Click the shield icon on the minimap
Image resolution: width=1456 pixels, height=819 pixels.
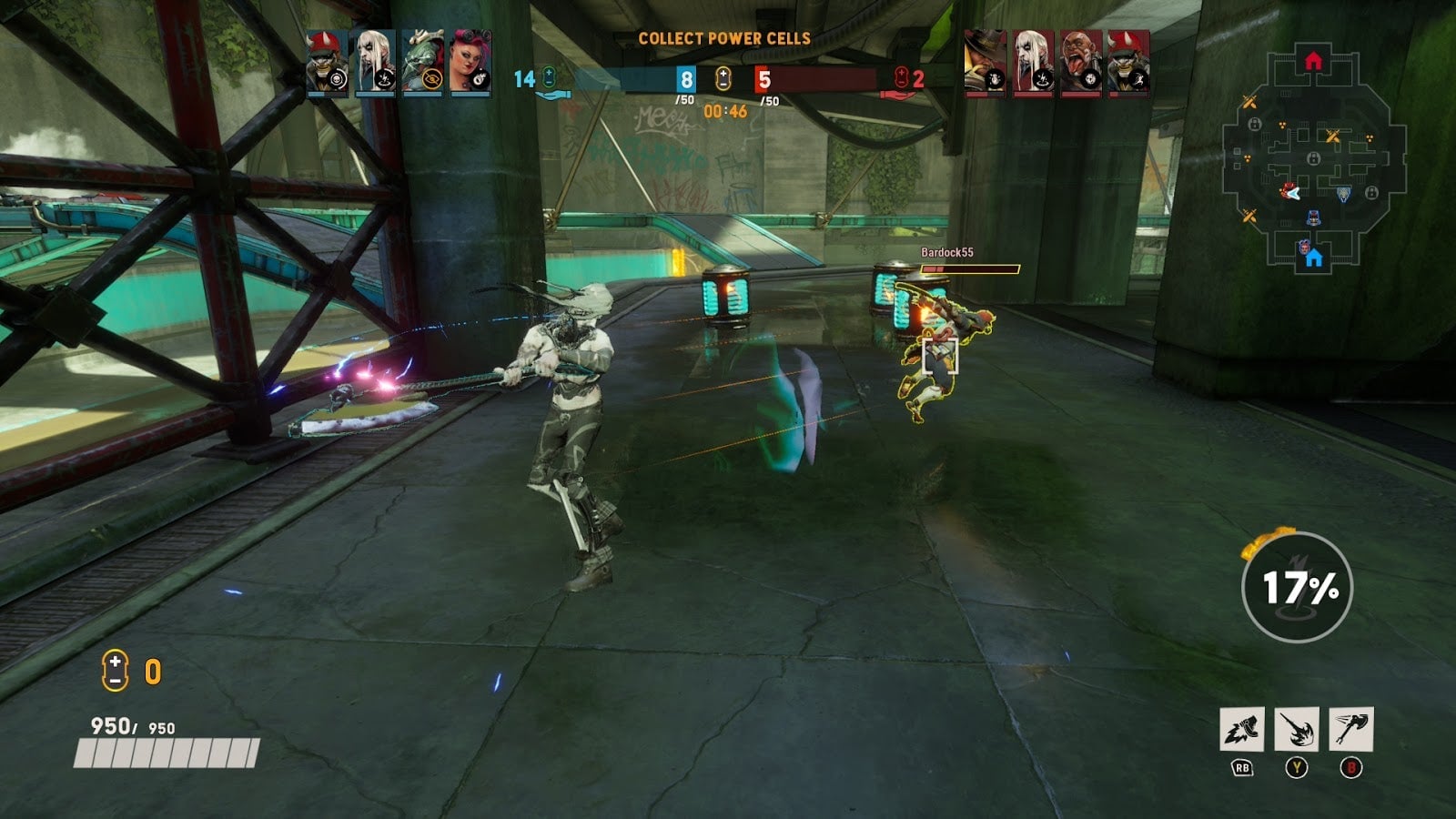click(1344, 194)
